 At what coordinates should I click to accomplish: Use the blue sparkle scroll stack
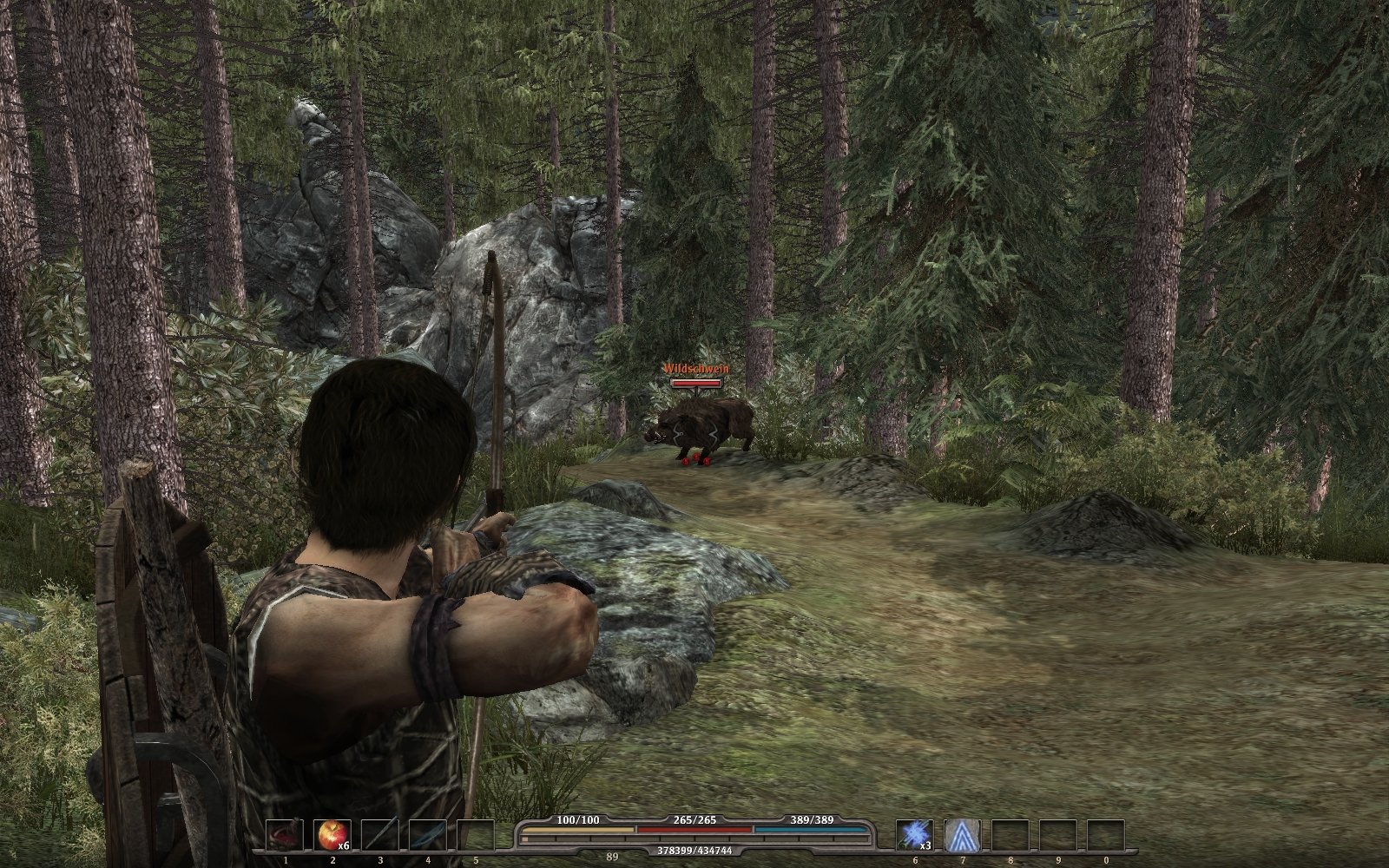[x=914, y=835]
